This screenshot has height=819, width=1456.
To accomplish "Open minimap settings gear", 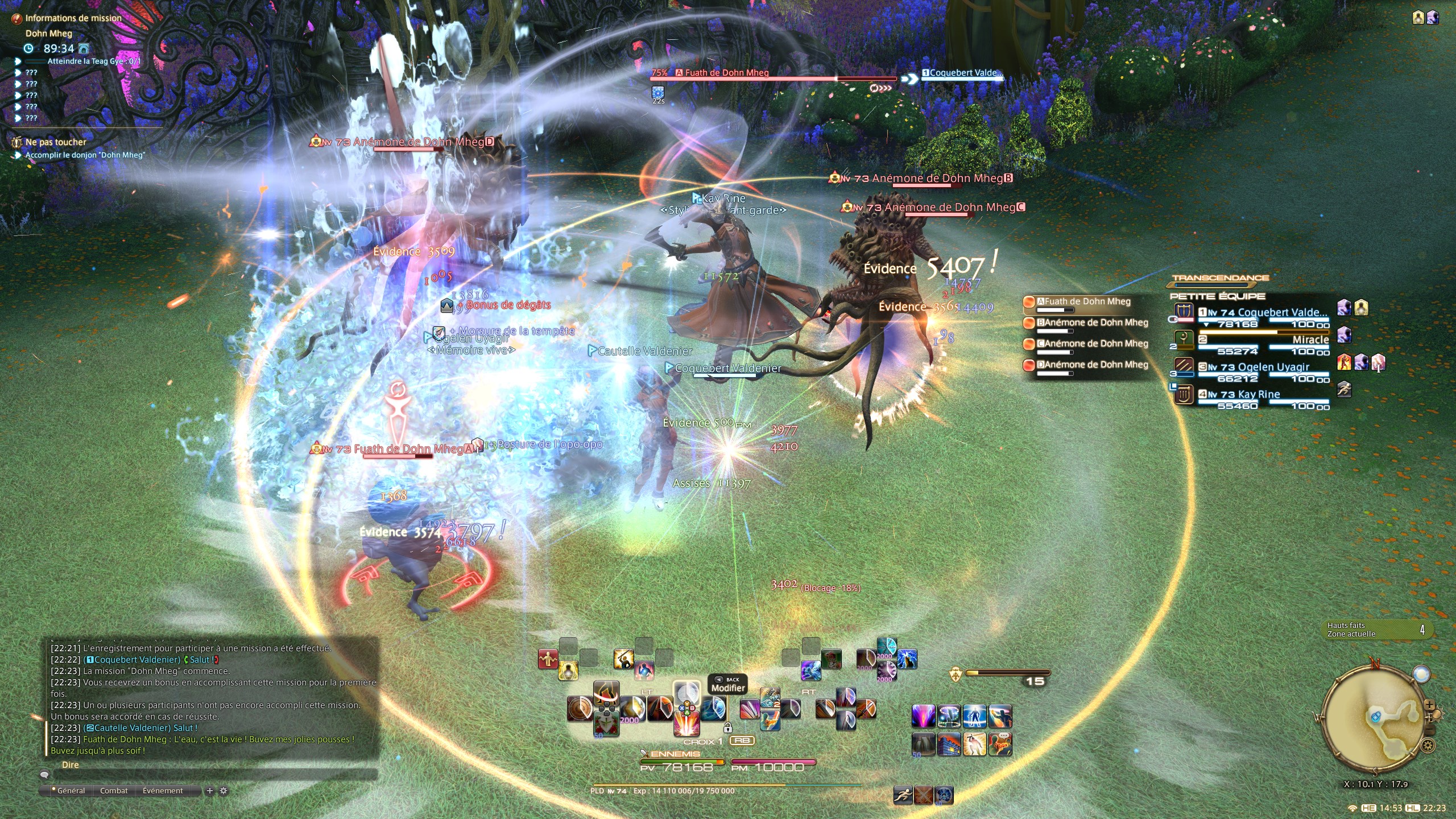I will [1427, 745].
